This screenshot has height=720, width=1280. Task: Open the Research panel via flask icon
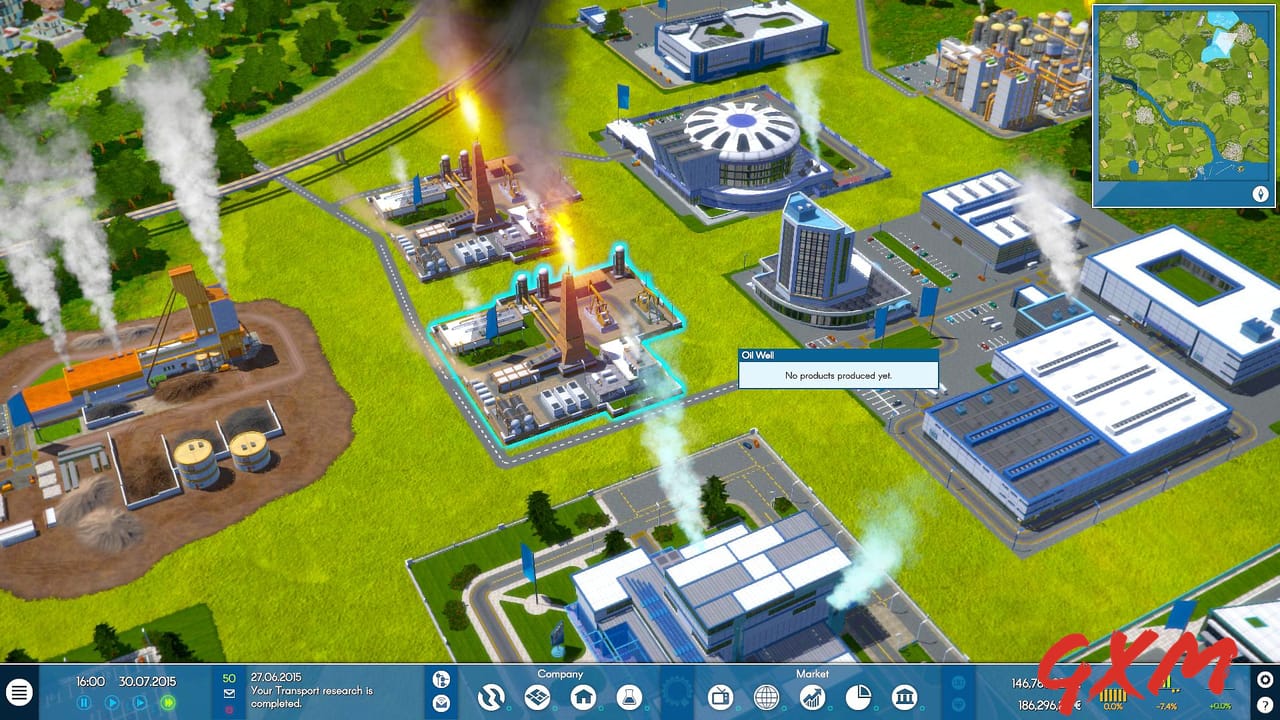point(629,697)
